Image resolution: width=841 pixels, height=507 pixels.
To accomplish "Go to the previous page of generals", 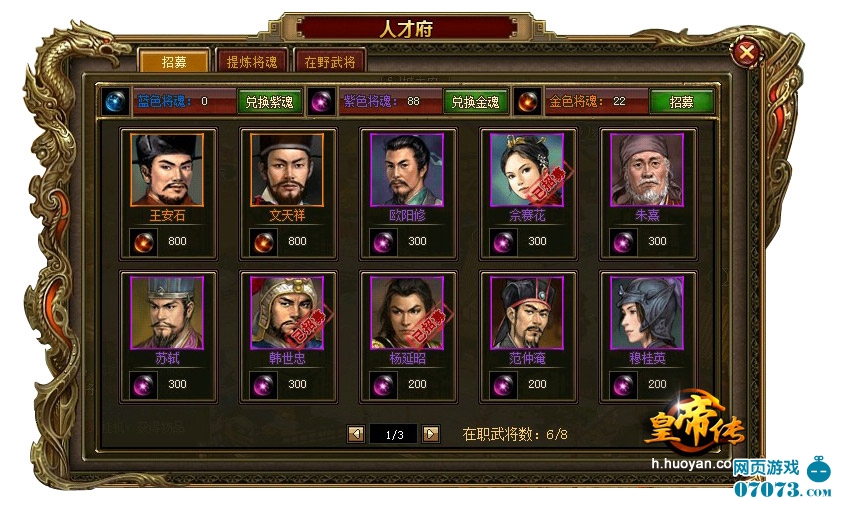I will (355, 434).
